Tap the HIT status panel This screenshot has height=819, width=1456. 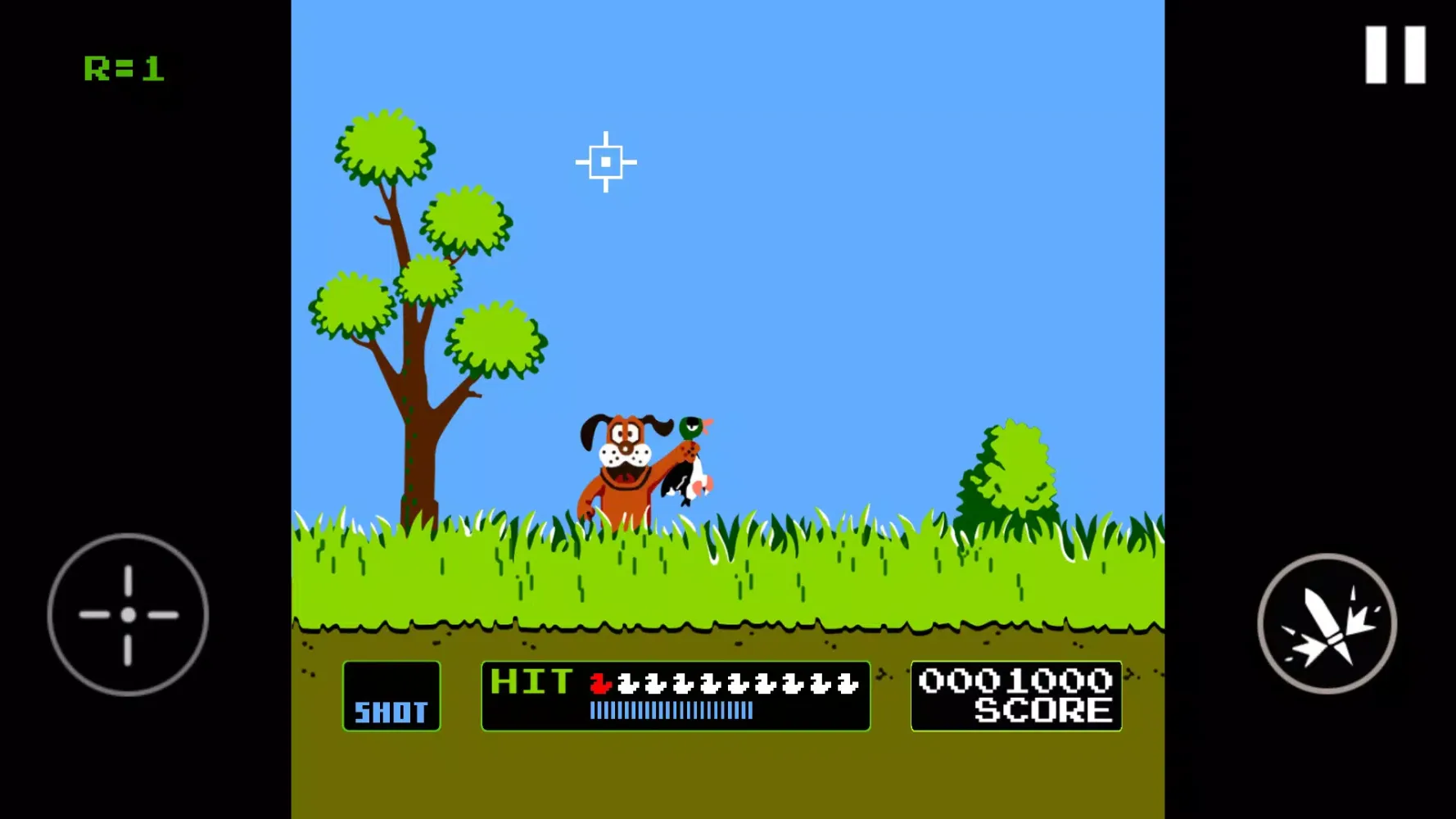(675, 696)
